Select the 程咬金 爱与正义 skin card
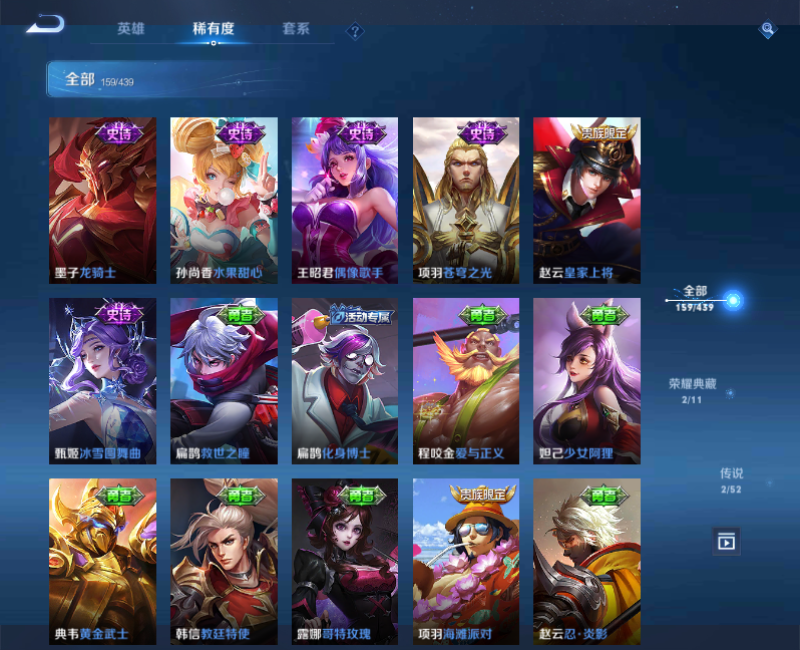The height and width of the screenshot is (650, 800). pyautogui.click(x=466, y=381)
